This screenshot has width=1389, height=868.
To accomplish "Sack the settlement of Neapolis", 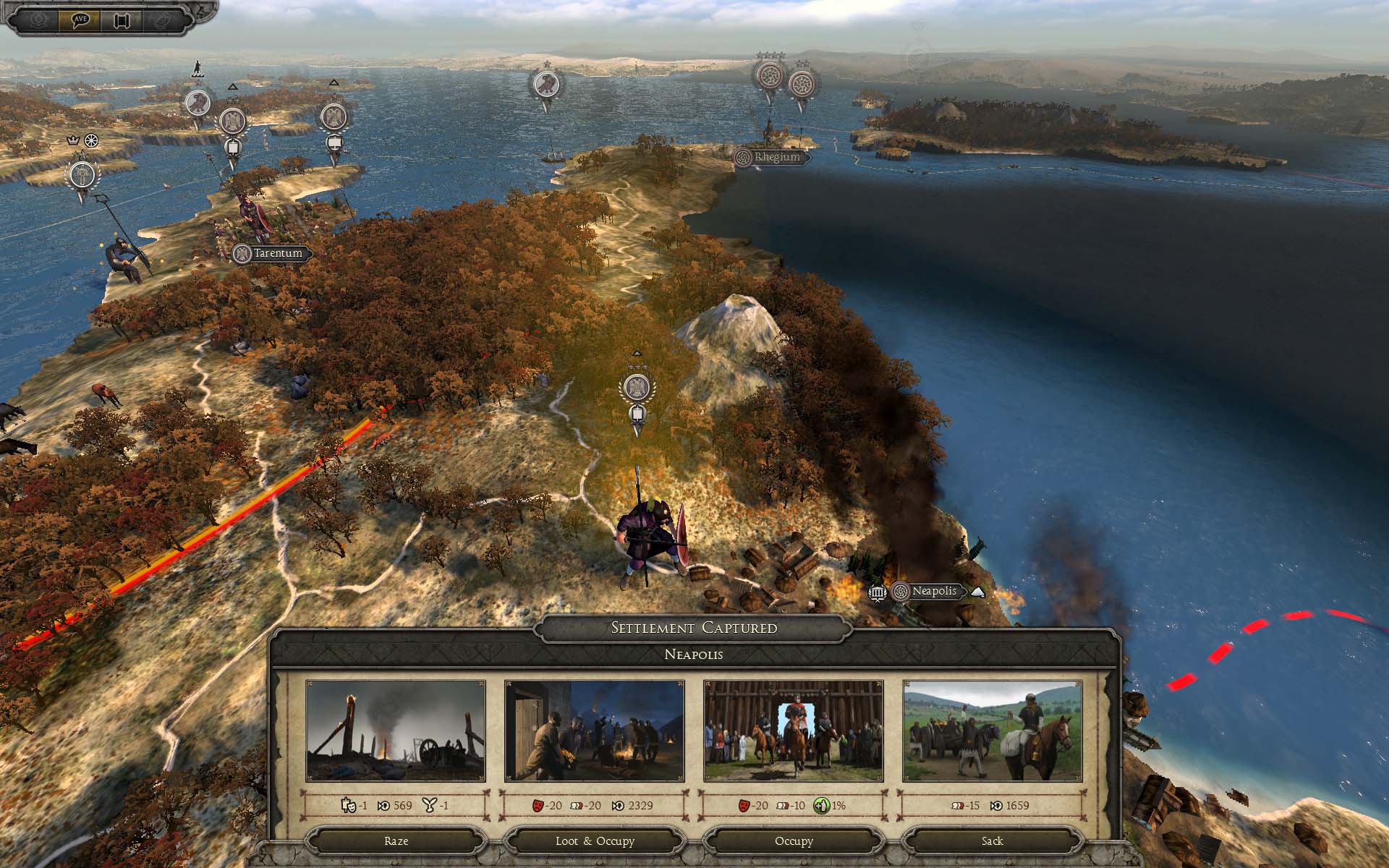I will (x=992, y=841).
